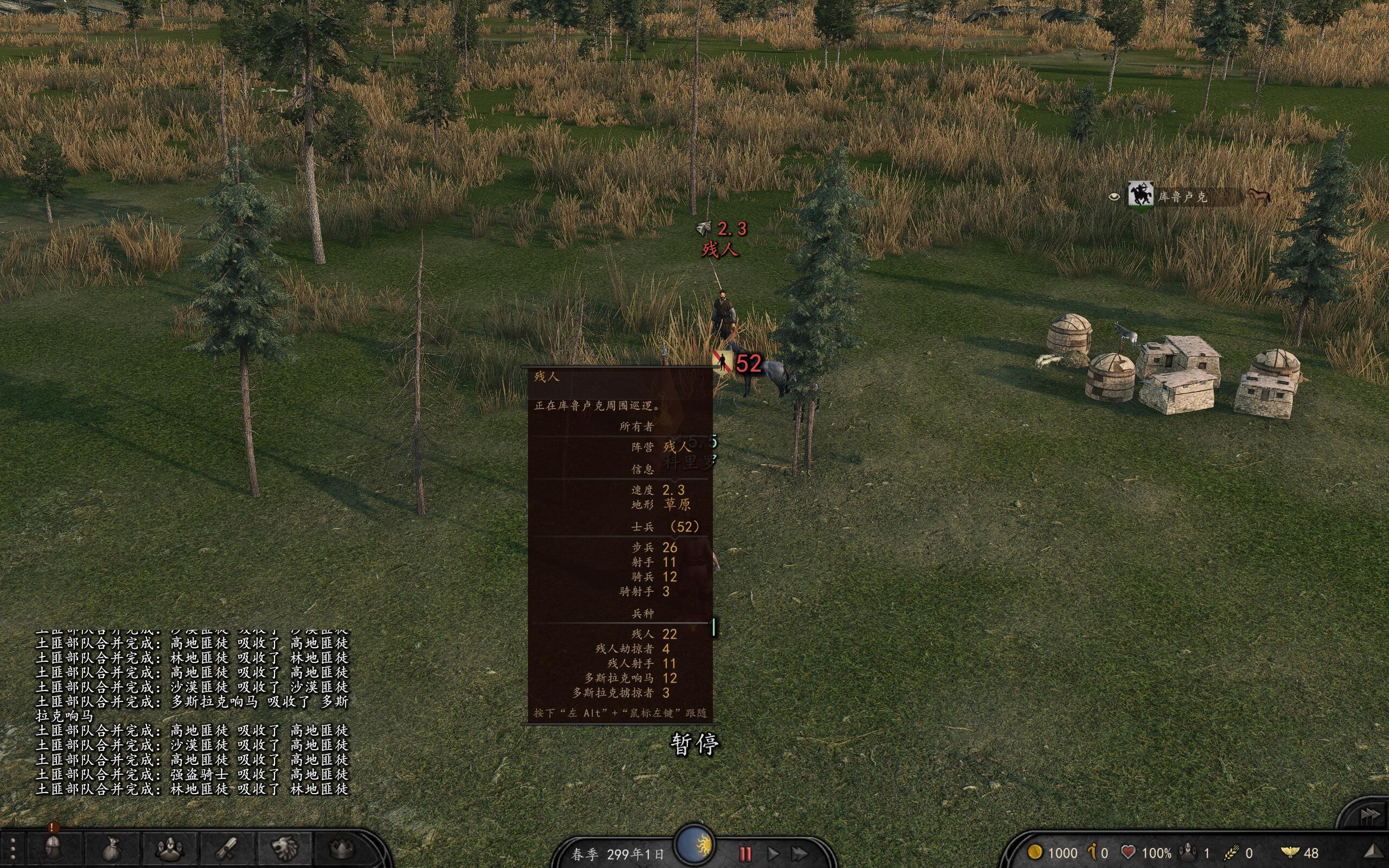Click the triple-arrow button in the bottom-right corner
Image resolution: width=1389 pixels, height=868 pixels.
[x=1369, y=815]
